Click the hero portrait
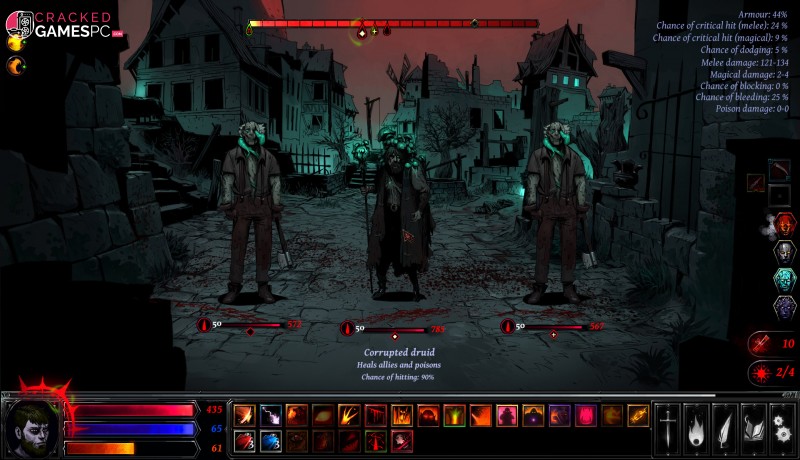Screen dimensions: 800x460 pos(32,427)
